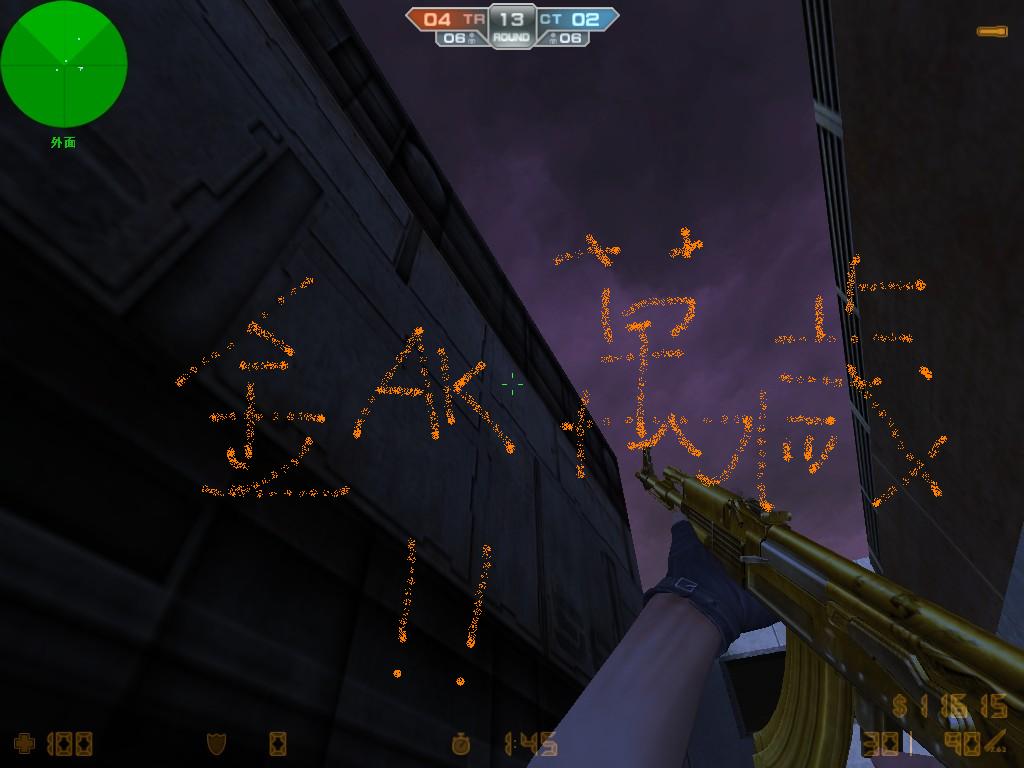Viewport: 1024px width, 768px height.
Task: Click the stopwatch icon by the round timer
Action: click(x=461, y=743)
